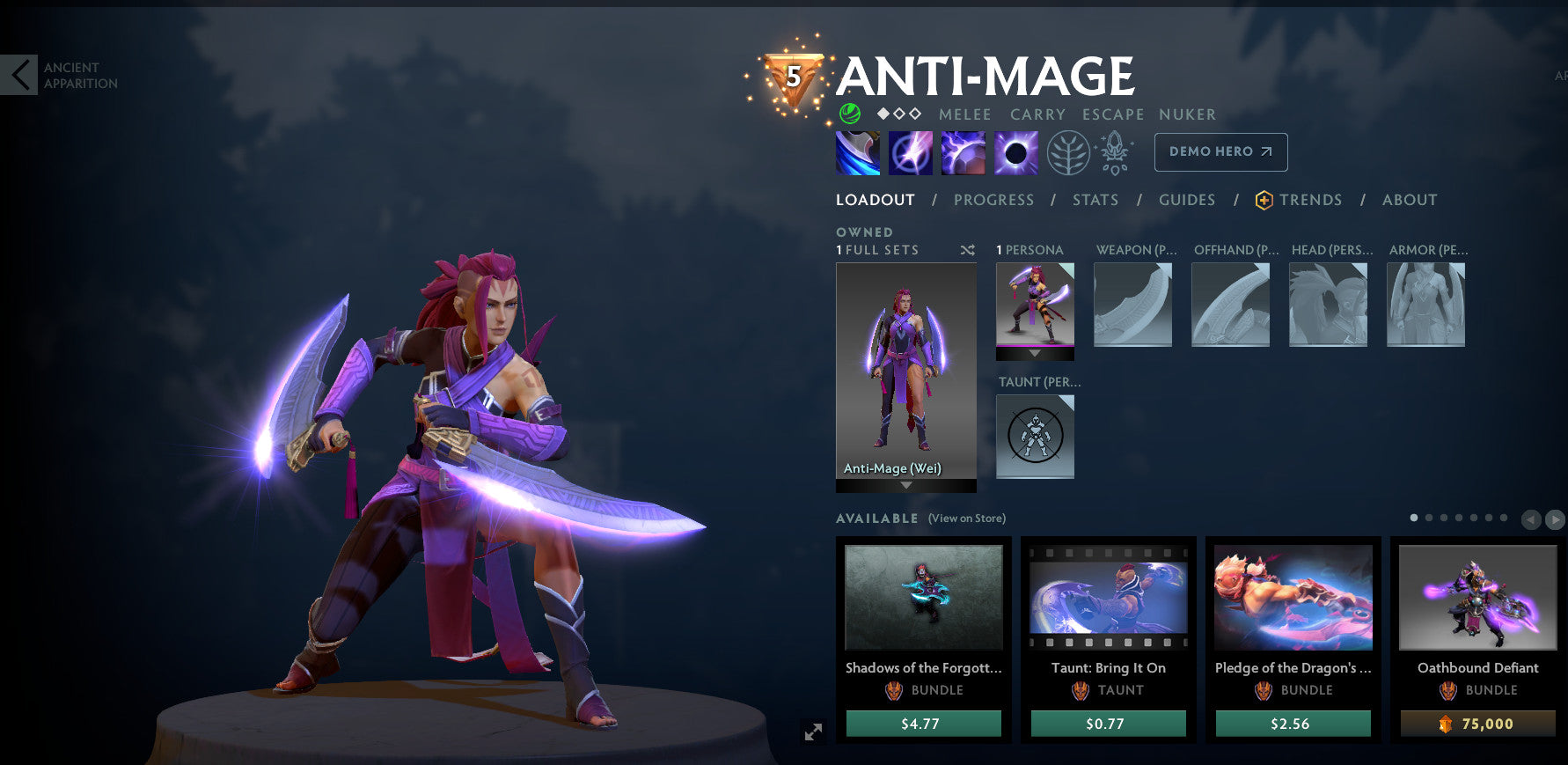Image resolution: width=1568 pixels, height=765 pixels.
Task: Select the Counterspell ability icon
Action: pos(963,151)
